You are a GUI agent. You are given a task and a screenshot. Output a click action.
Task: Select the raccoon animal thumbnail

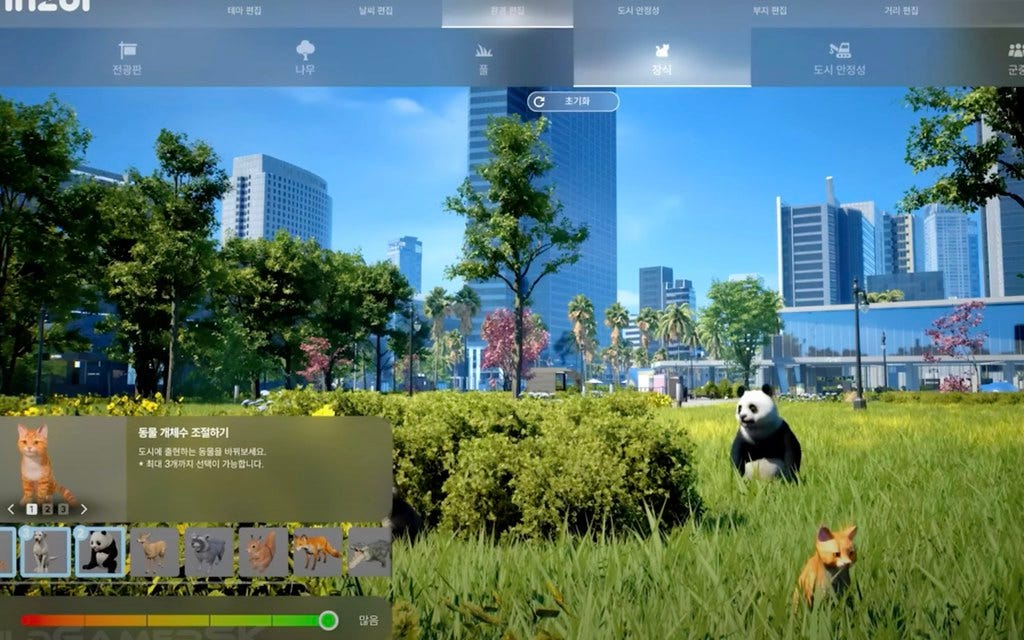tap(208, 552)
